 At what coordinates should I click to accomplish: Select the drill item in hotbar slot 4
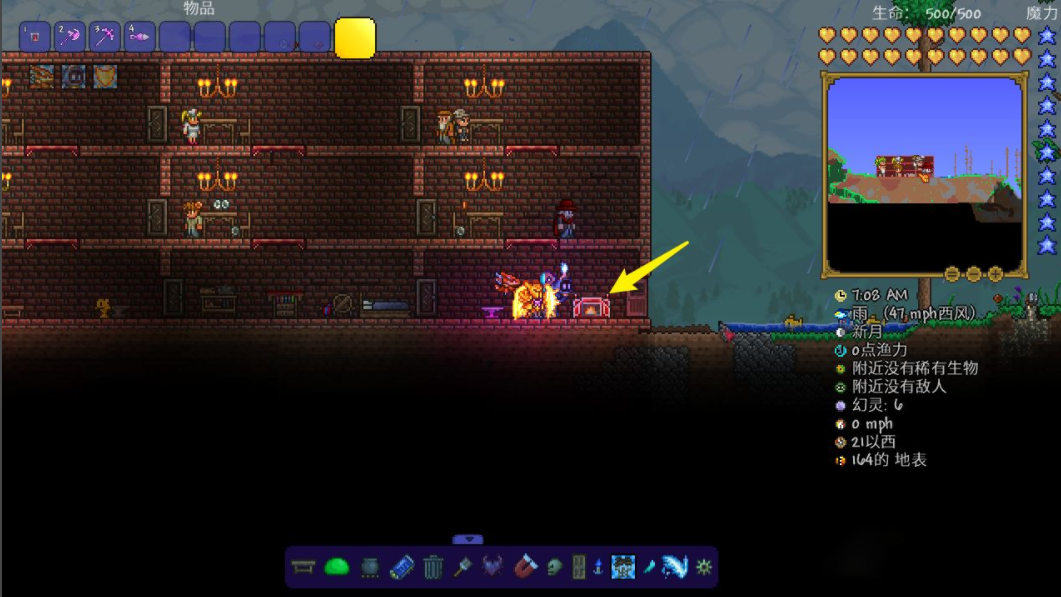tap(140, 38)
